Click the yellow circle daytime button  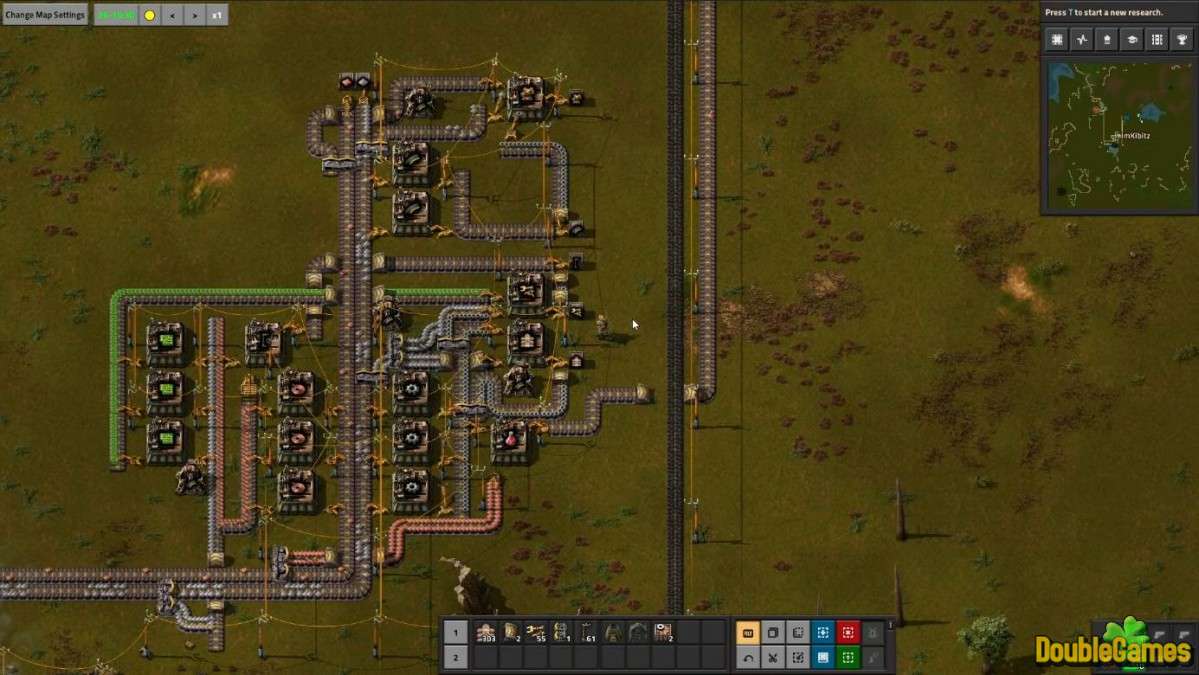pos(150,15)
